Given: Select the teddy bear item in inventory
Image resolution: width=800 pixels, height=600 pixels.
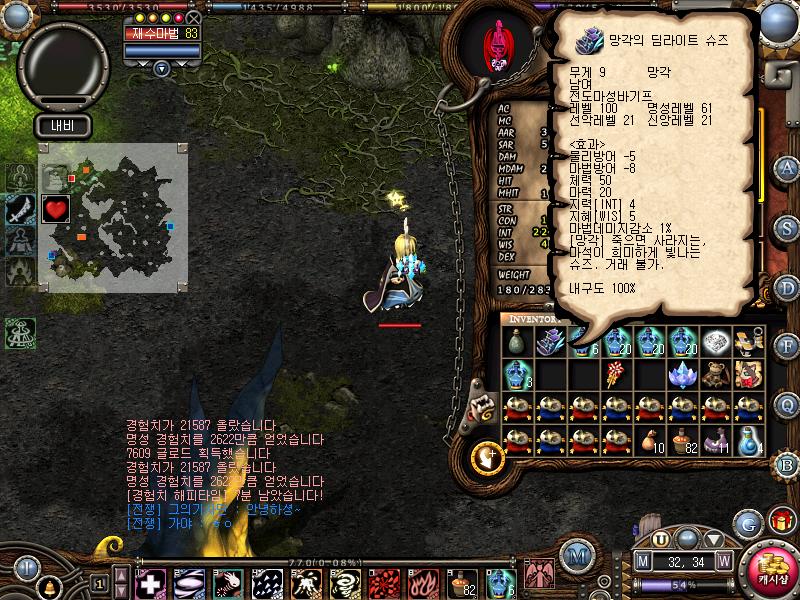Looking at the screenshot, I should 714,374.
